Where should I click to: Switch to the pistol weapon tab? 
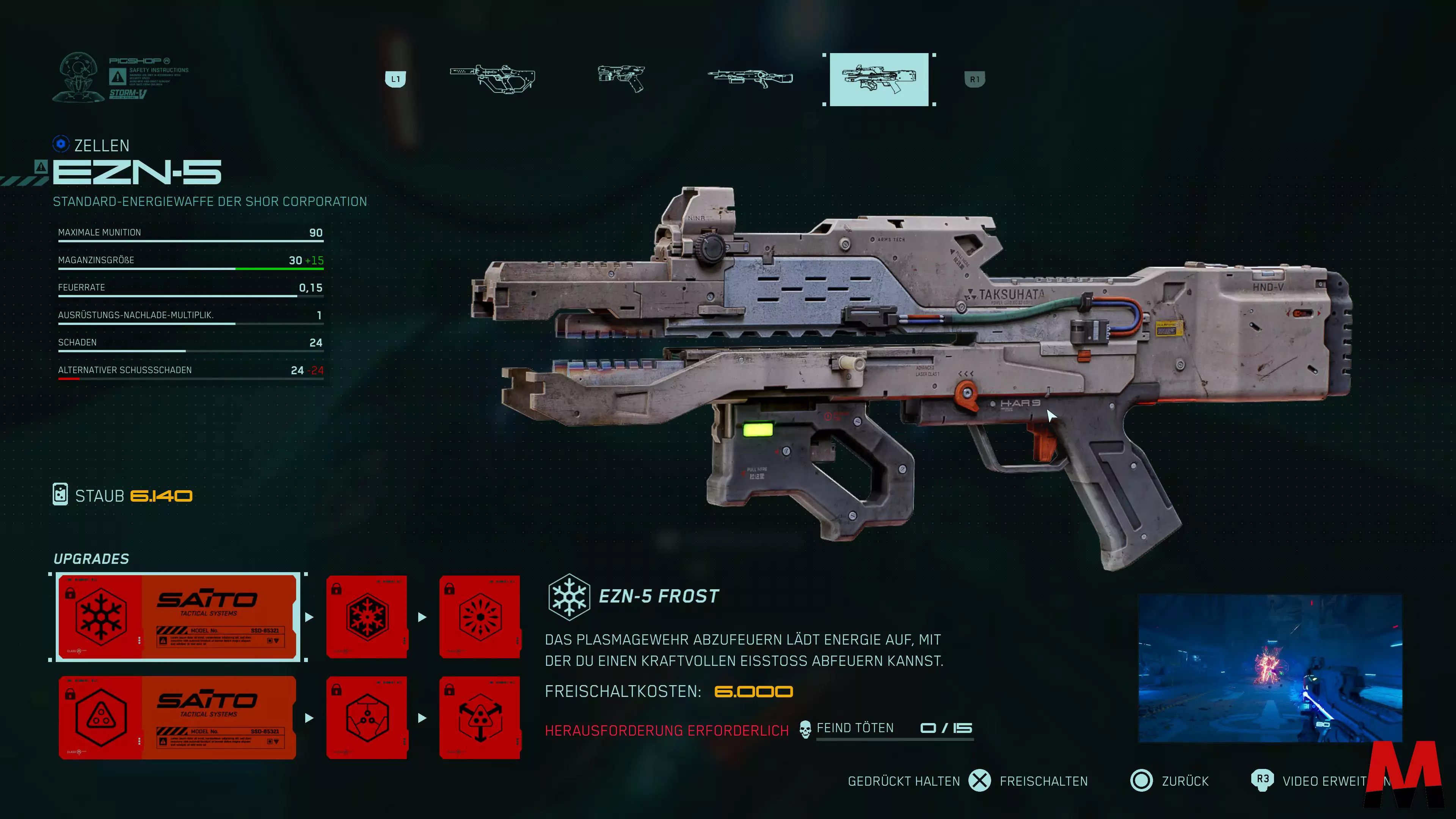click(x=621, y=78)
